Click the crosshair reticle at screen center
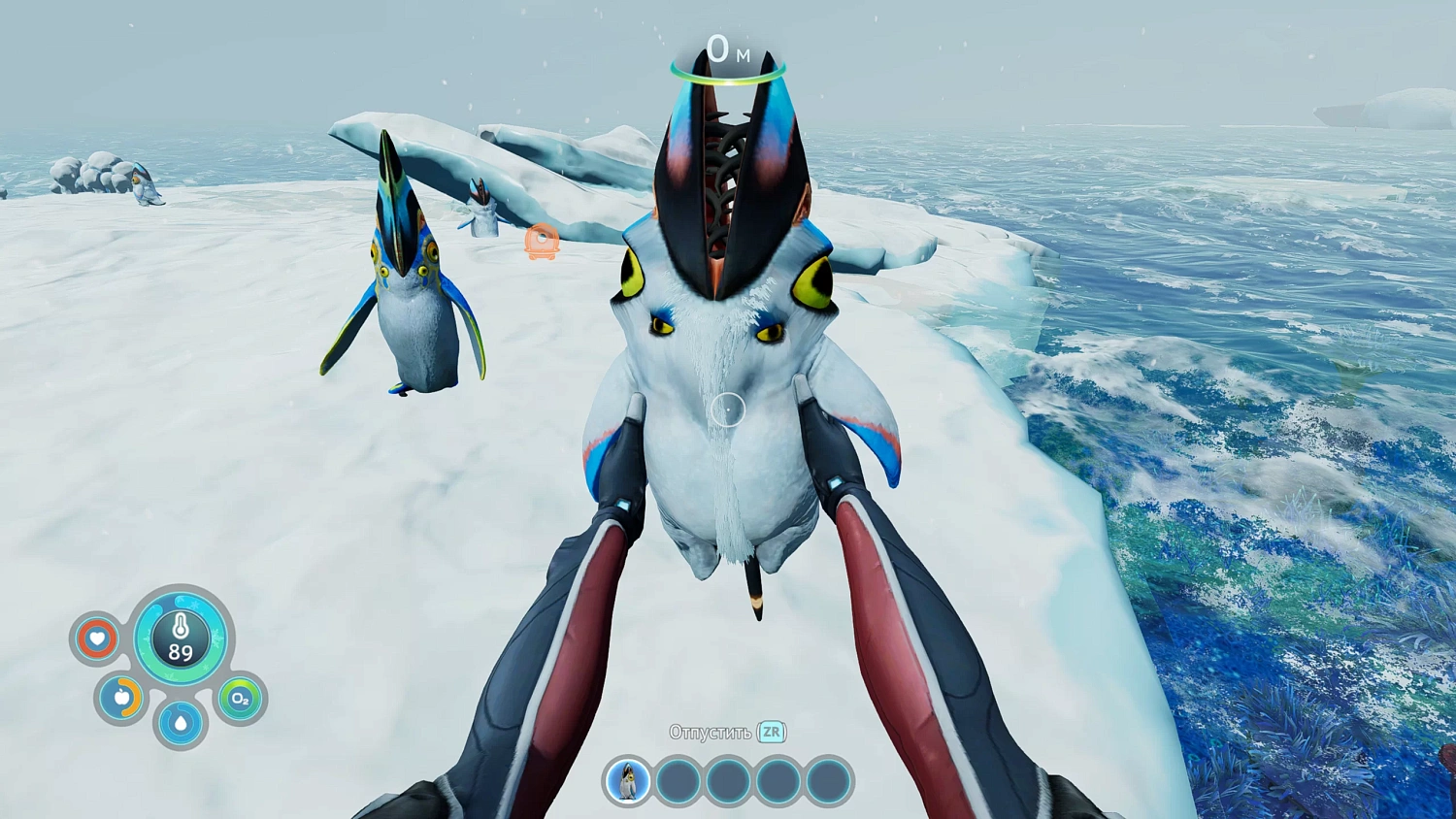The height and width of the screenshot is (819, 1456). coord(728,409)
